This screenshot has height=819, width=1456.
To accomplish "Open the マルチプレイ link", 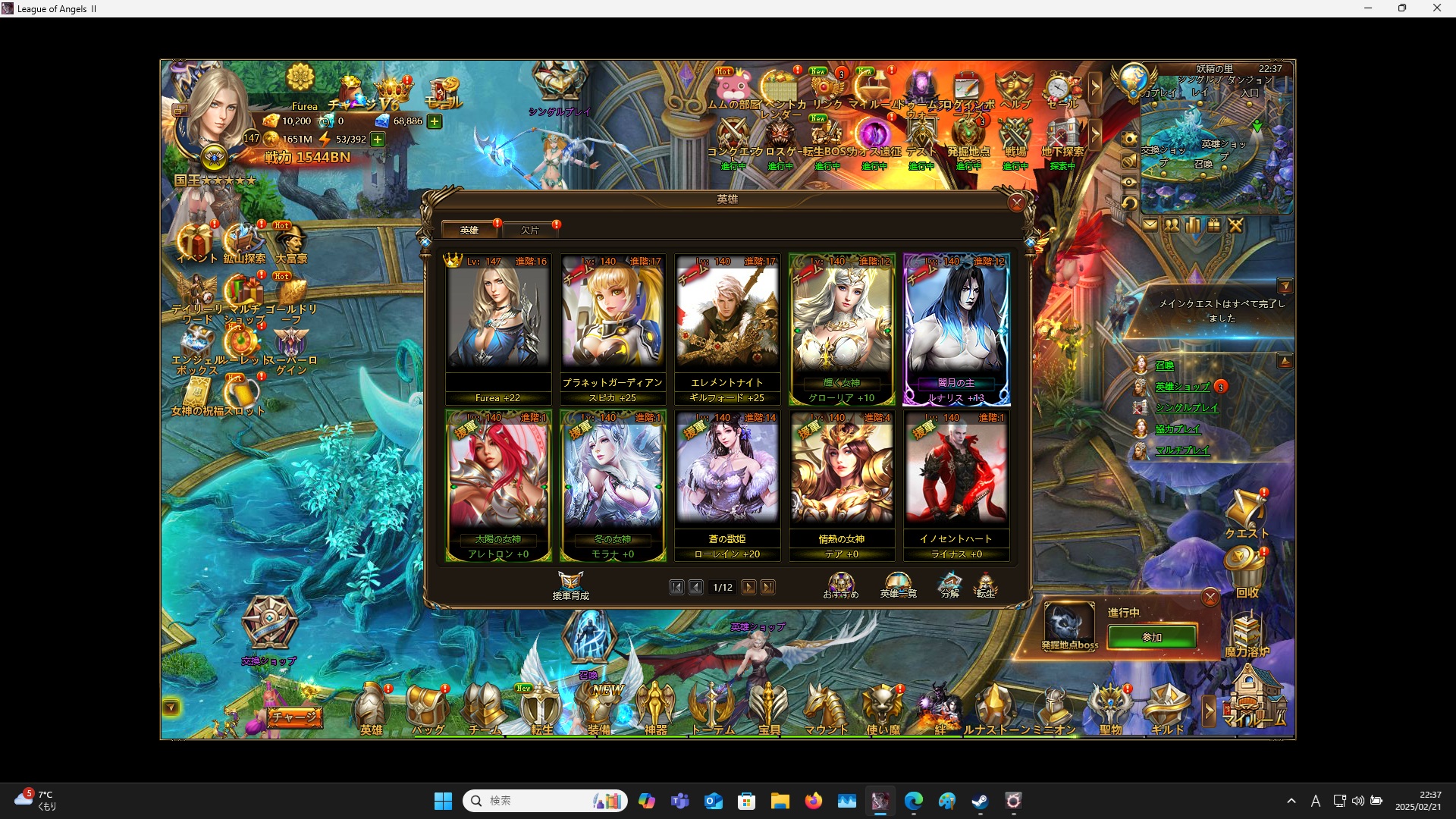I will pyautogui.click(x=1183, y=449).
